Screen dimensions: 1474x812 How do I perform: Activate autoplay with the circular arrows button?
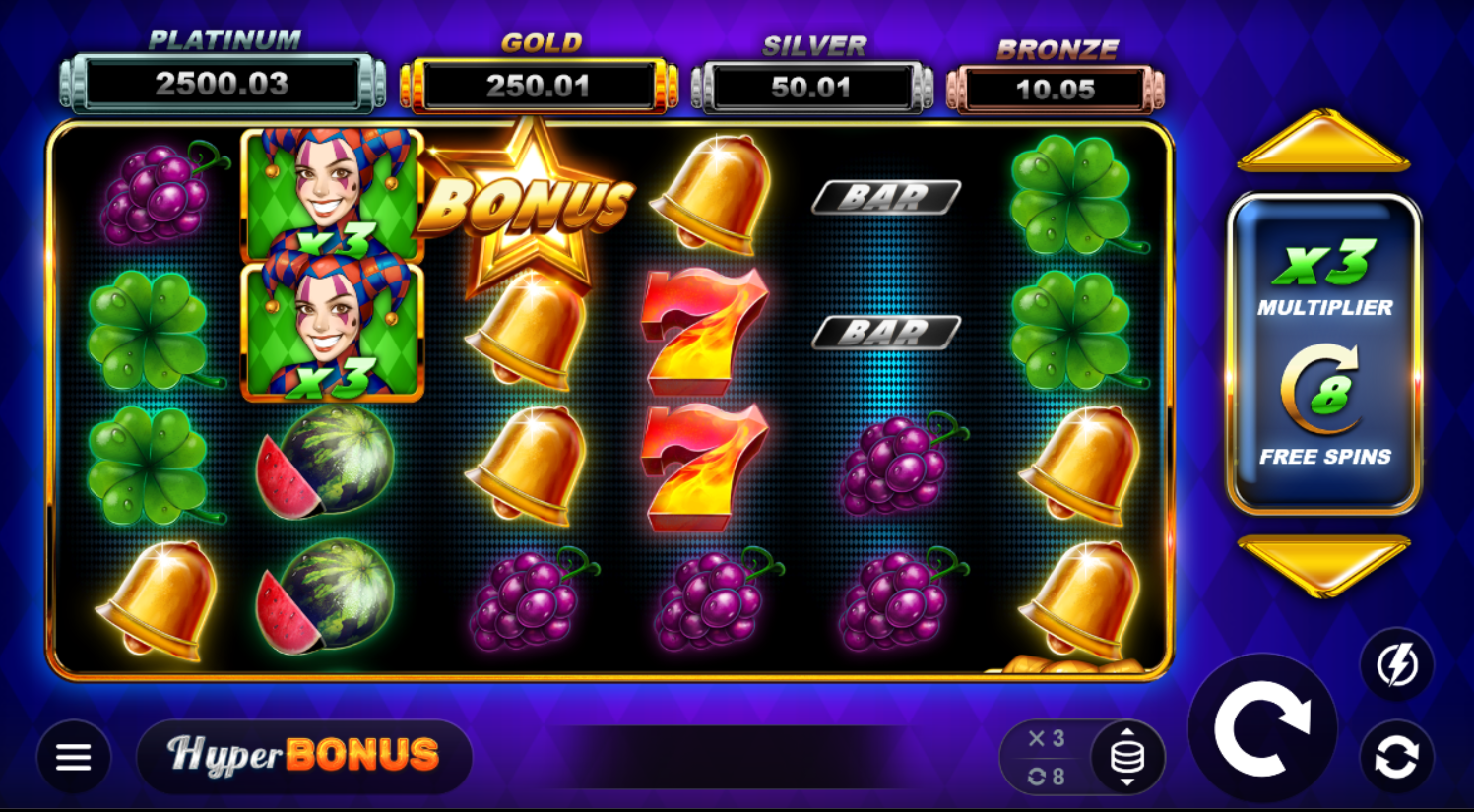click(1396, 757)
